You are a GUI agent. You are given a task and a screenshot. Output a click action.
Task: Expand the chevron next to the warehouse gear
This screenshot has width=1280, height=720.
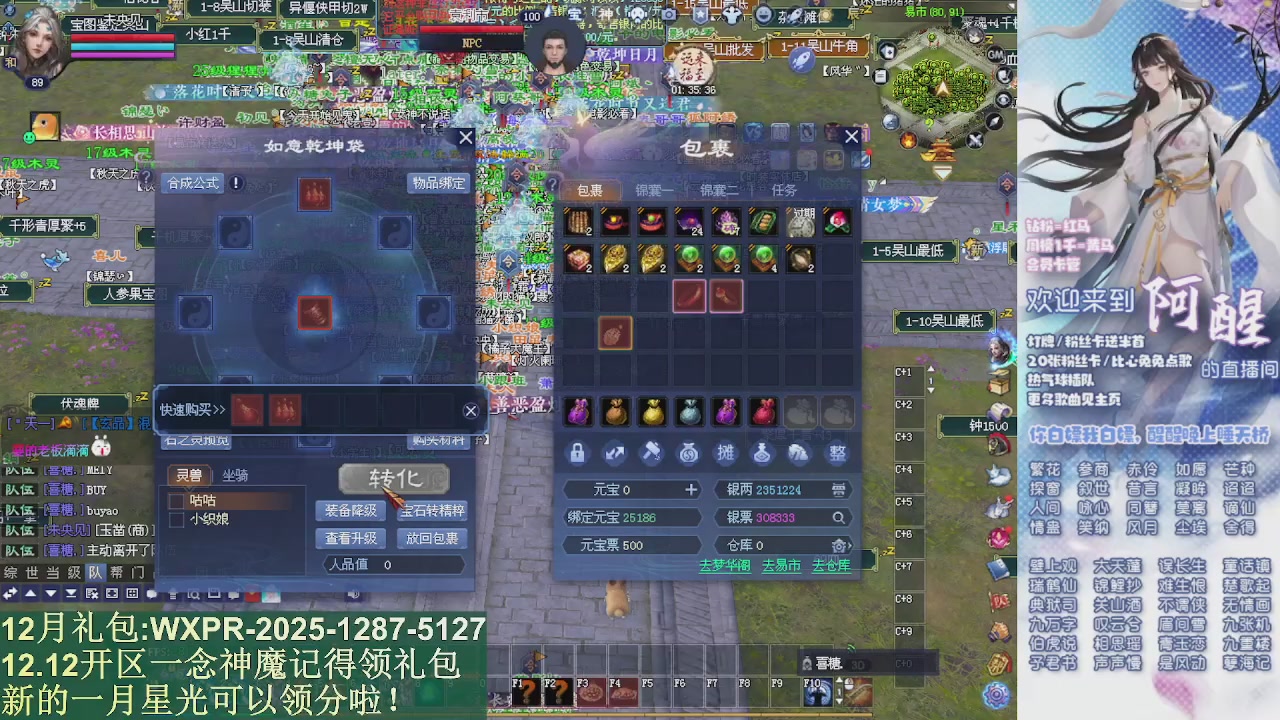coord(849,545)
